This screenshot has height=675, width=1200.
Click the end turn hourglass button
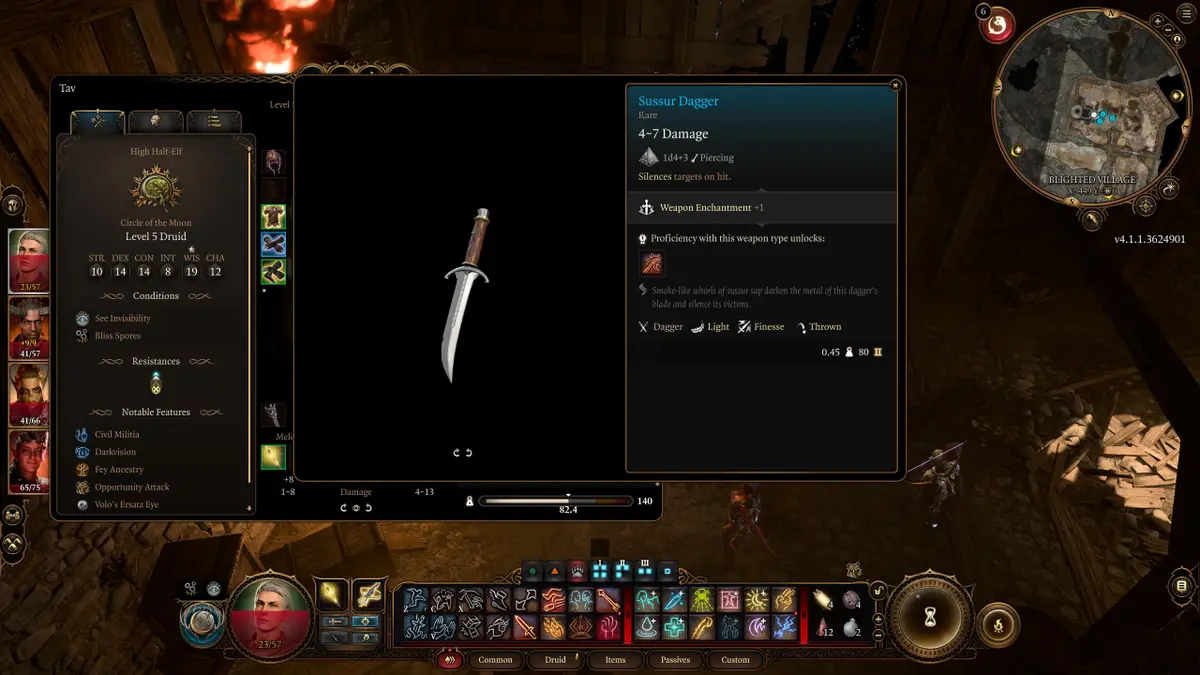coord(929,616)
